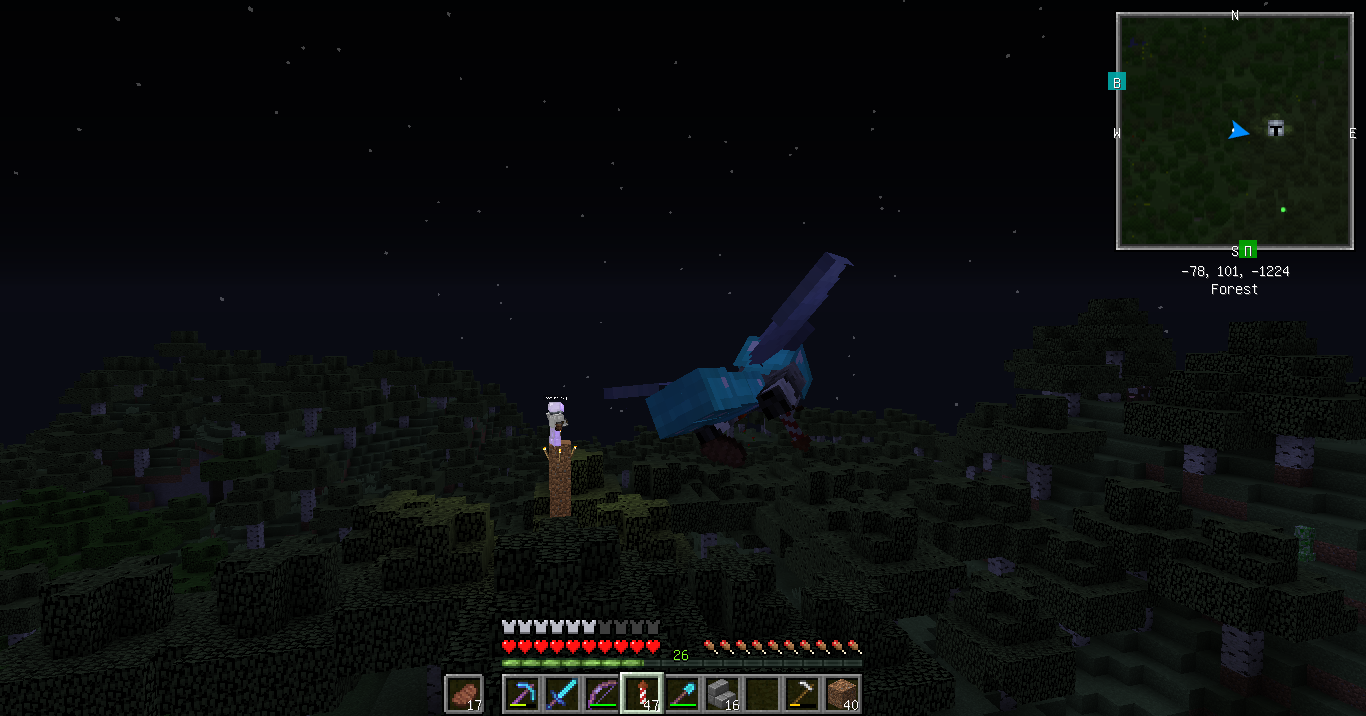Viewport: 1366px width, 716px height.
Task: Select the dirt block stack
Action: [x=842, y=693]
